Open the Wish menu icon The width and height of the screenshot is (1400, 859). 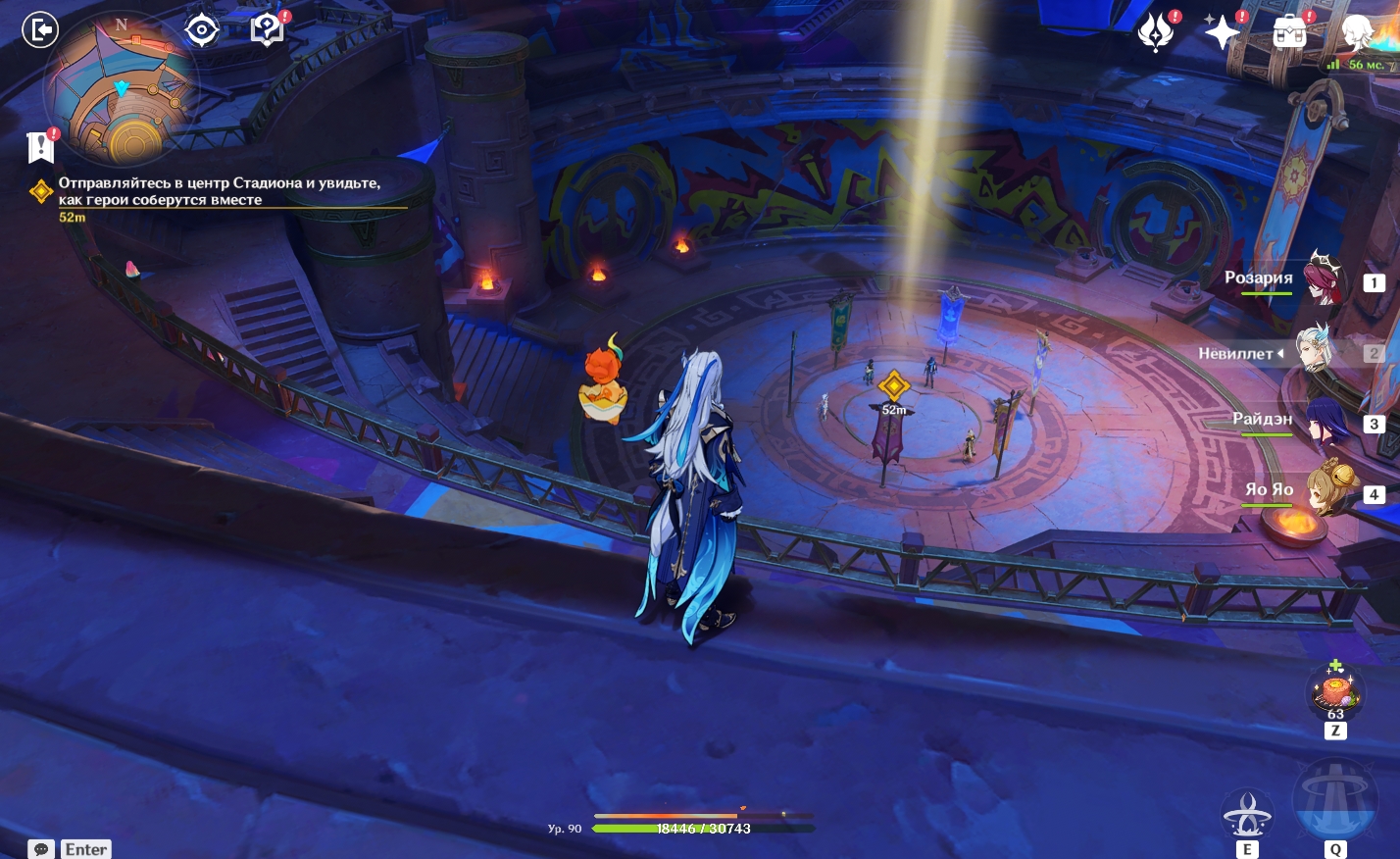point(1156,32)
